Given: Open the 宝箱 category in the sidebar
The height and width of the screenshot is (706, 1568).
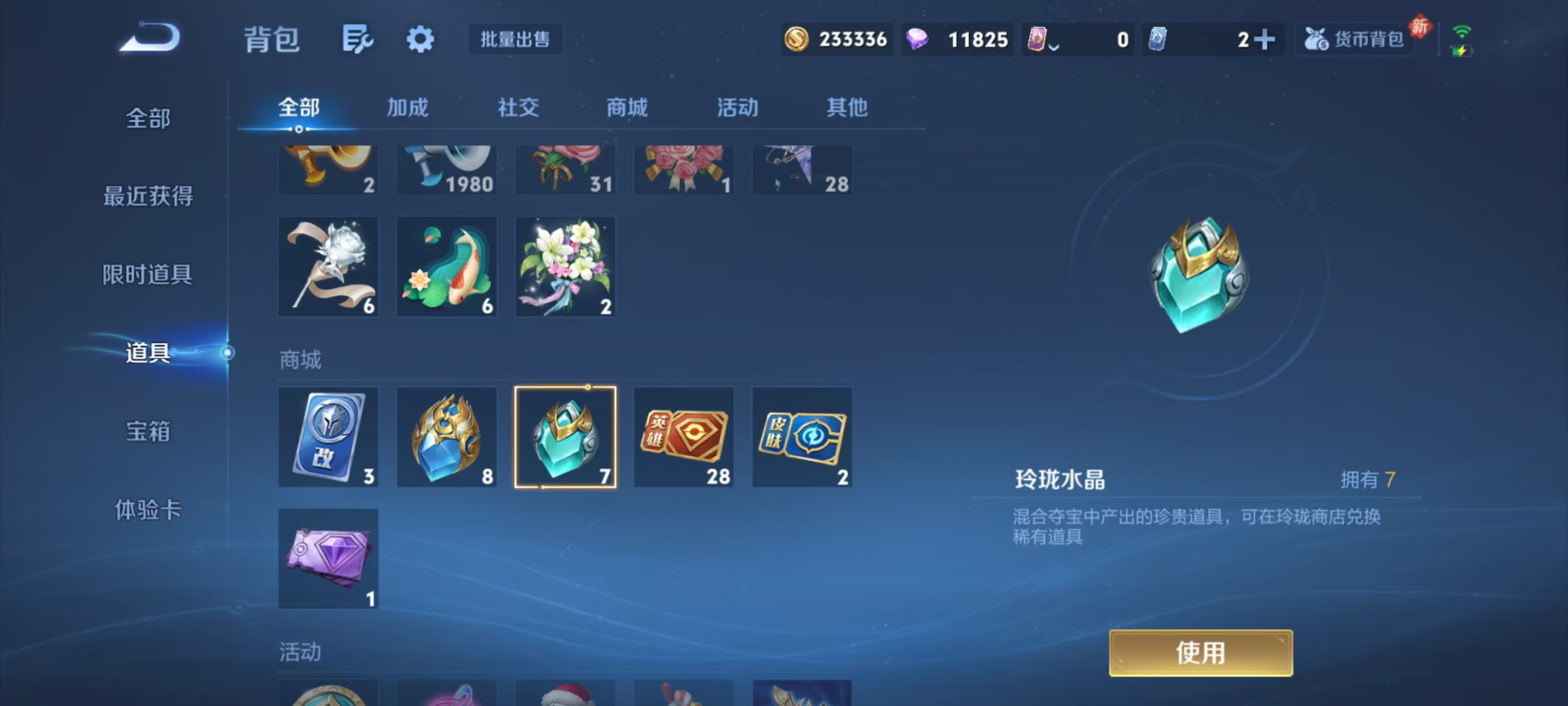Looking at the screenshot, I should tap(148, 431).
